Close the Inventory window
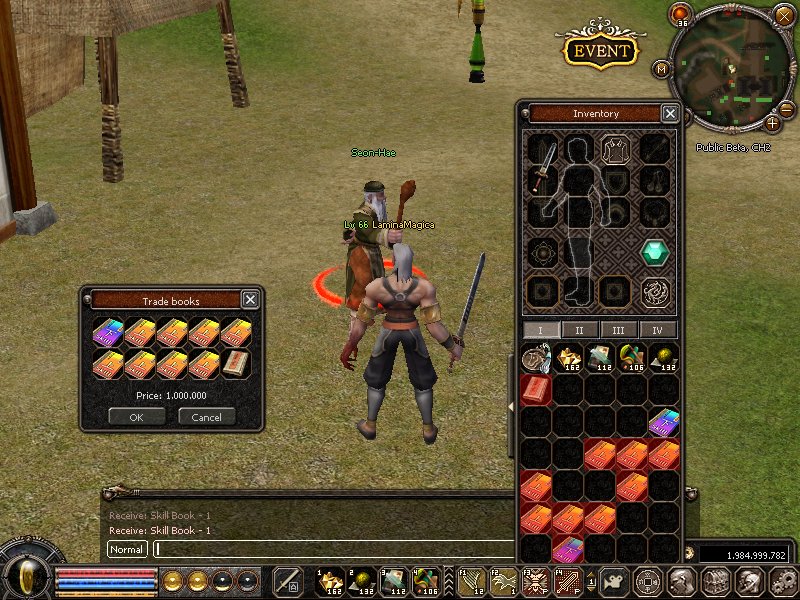Image resolution: width=800 pixels, height=600 pixels. tap(670, 114)
